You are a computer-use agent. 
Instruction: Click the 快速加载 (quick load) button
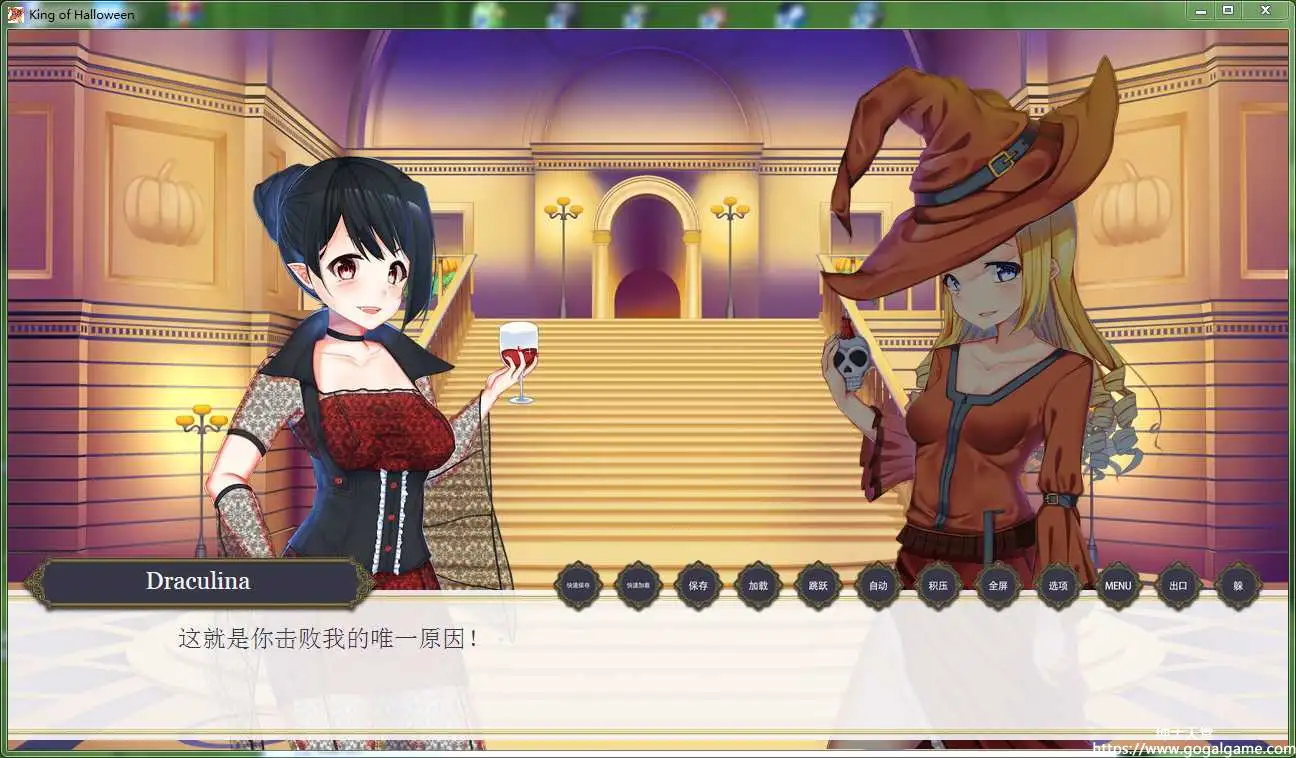pyautogui.click(x=638, y=588)
